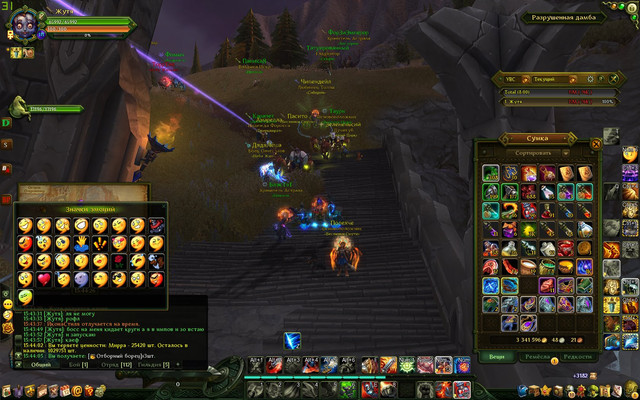Open the Редкости bag tab
The height and width of the screenshot is (400, 640).
coord(578,355)
